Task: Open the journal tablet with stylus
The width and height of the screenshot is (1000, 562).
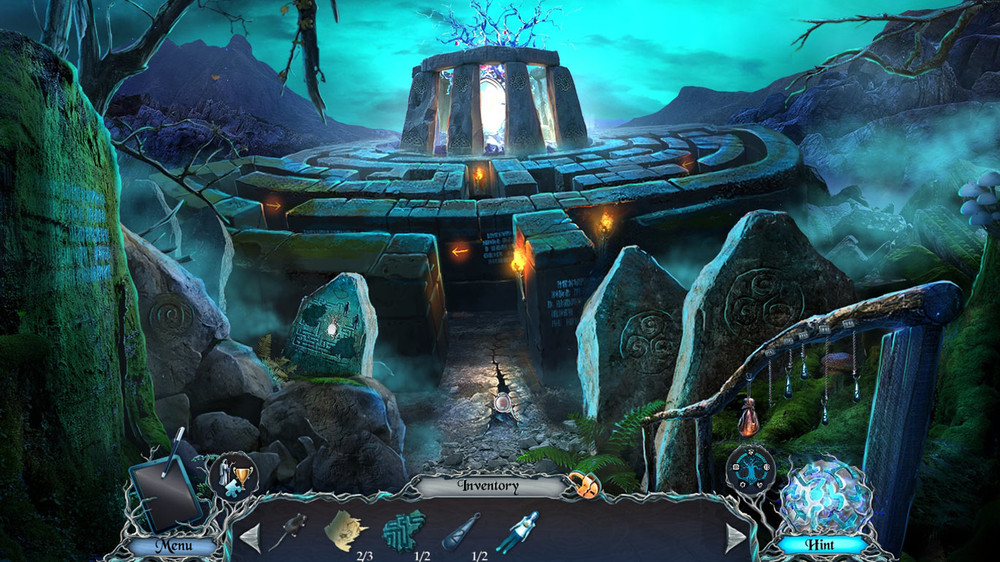Action: click(164, 491)
